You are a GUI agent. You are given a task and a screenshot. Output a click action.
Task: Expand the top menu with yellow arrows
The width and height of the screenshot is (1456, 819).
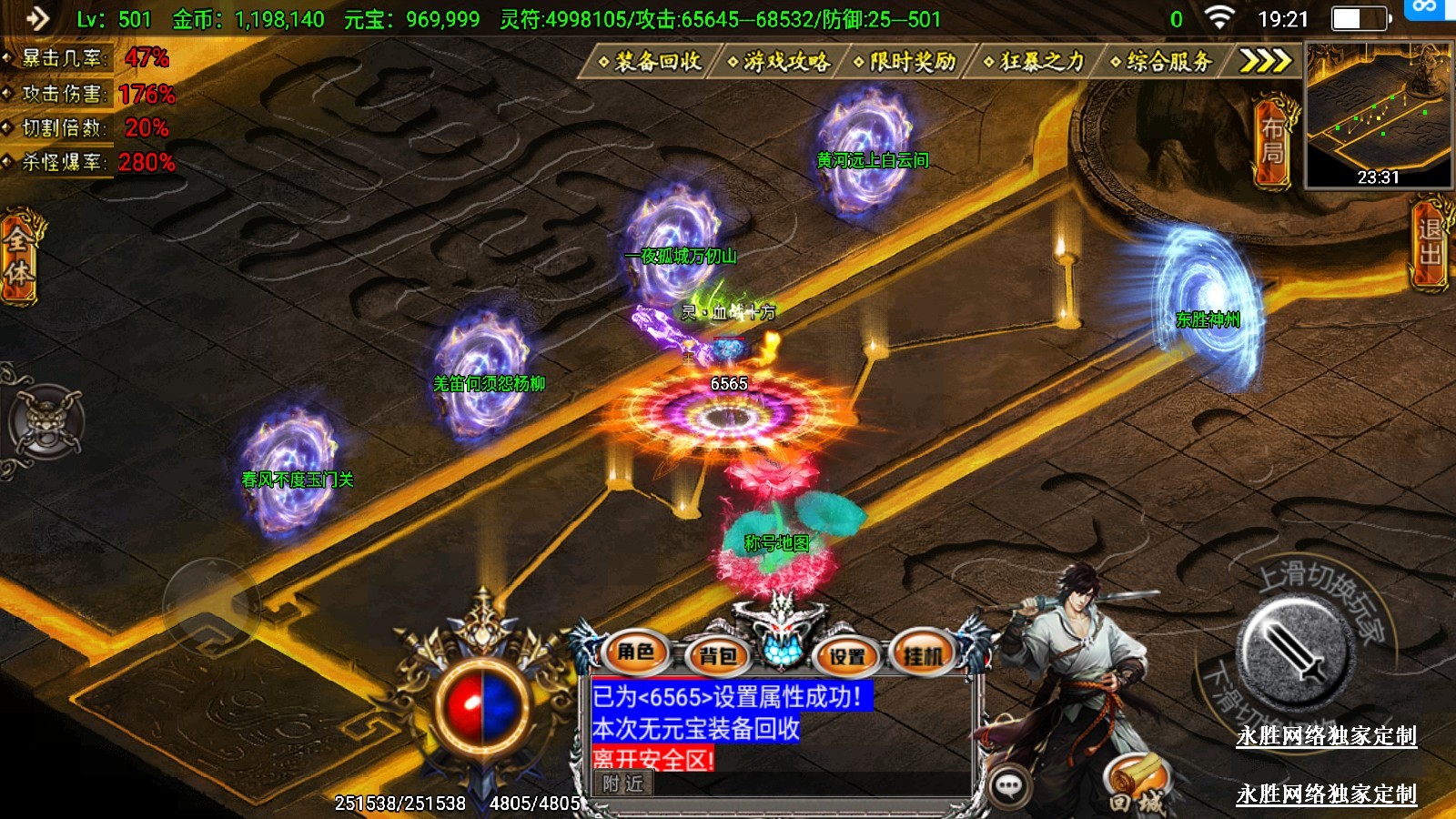(x=1265, y=61)
